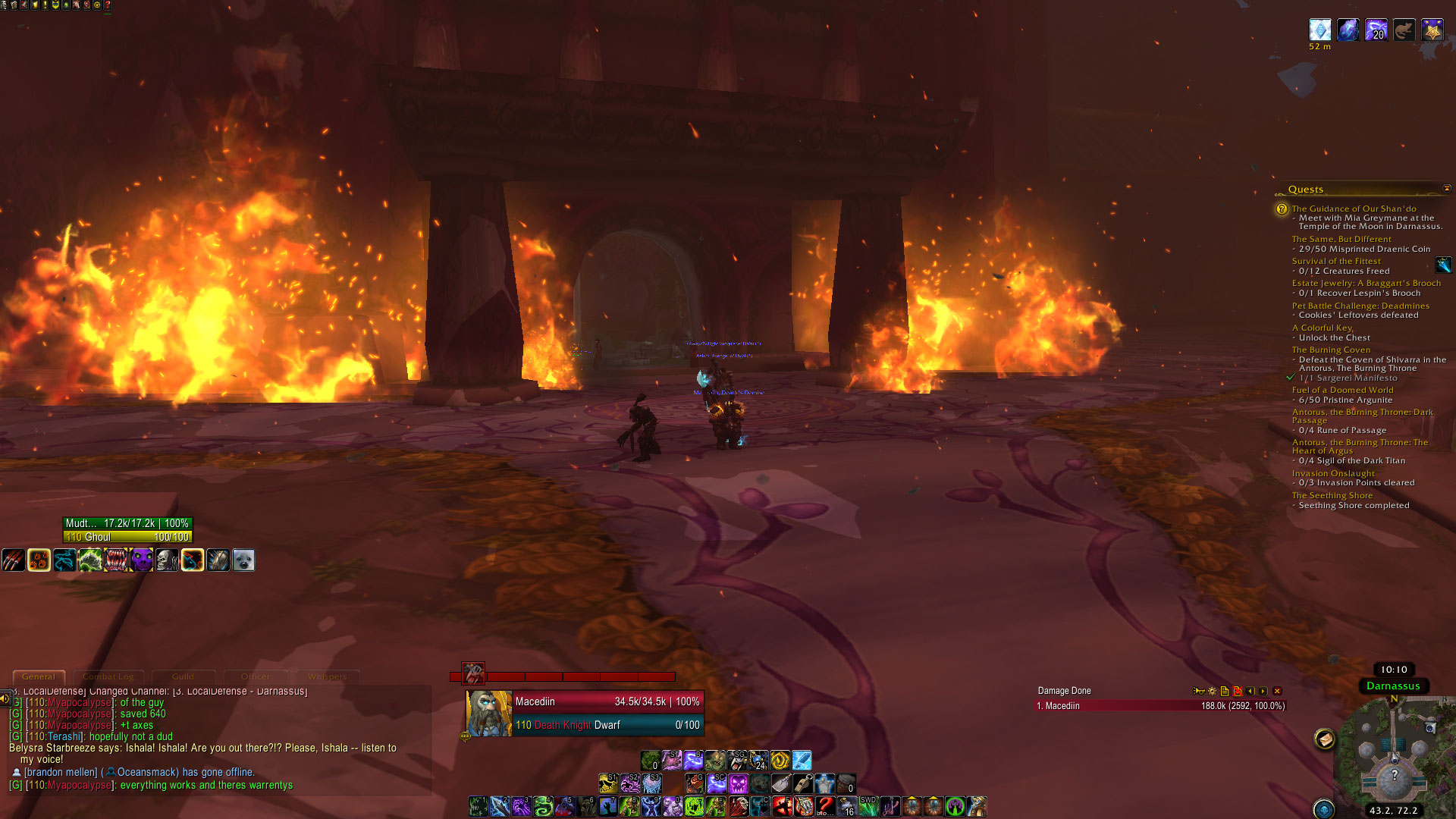1456x819 pixels.
Task: Open the mail envelope icon by minimap
Action: [x=1325, y=738]
